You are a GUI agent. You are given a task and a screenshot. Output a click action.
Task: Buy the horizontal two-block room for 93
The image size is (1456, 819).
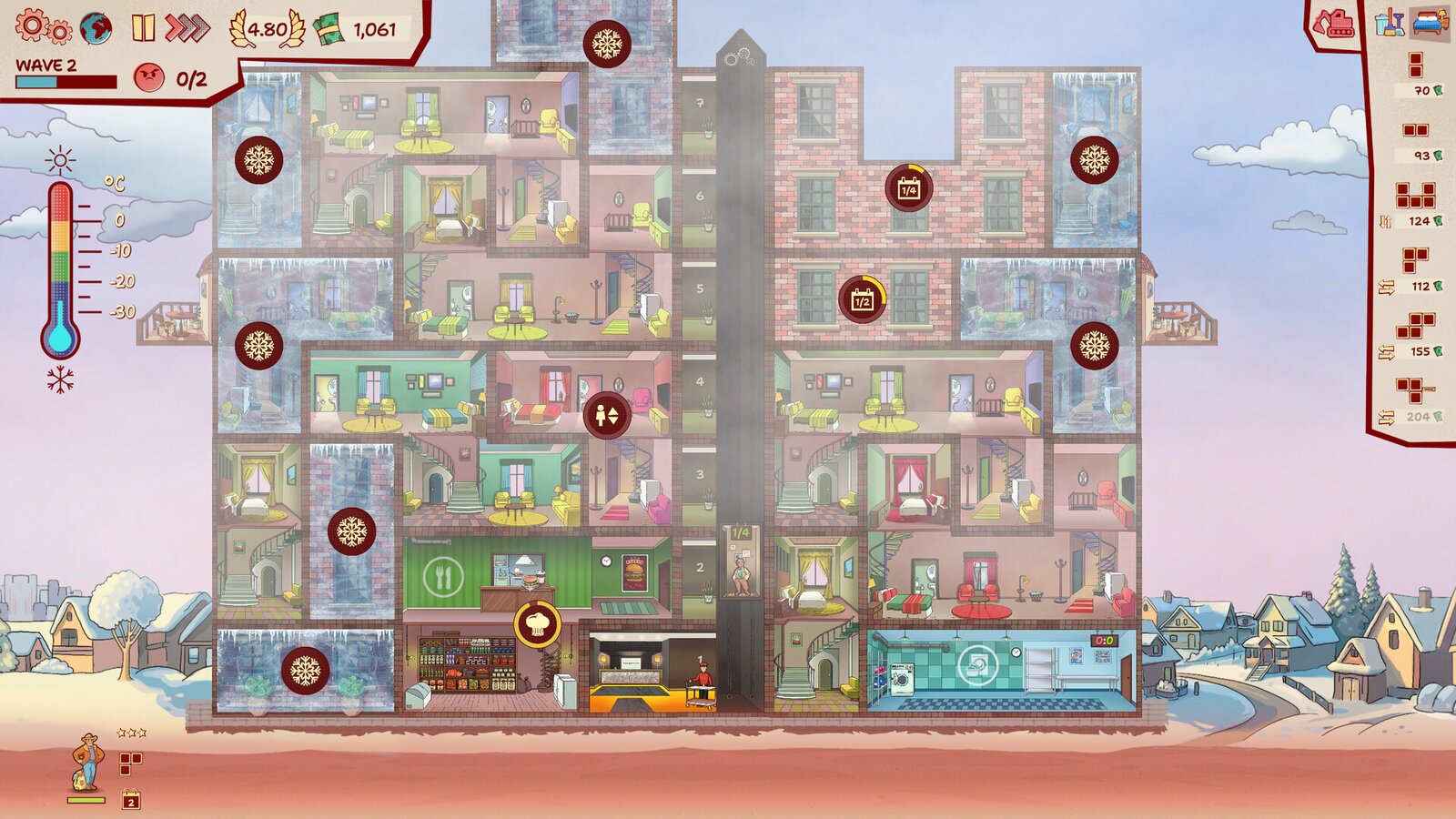point(1415,130)
